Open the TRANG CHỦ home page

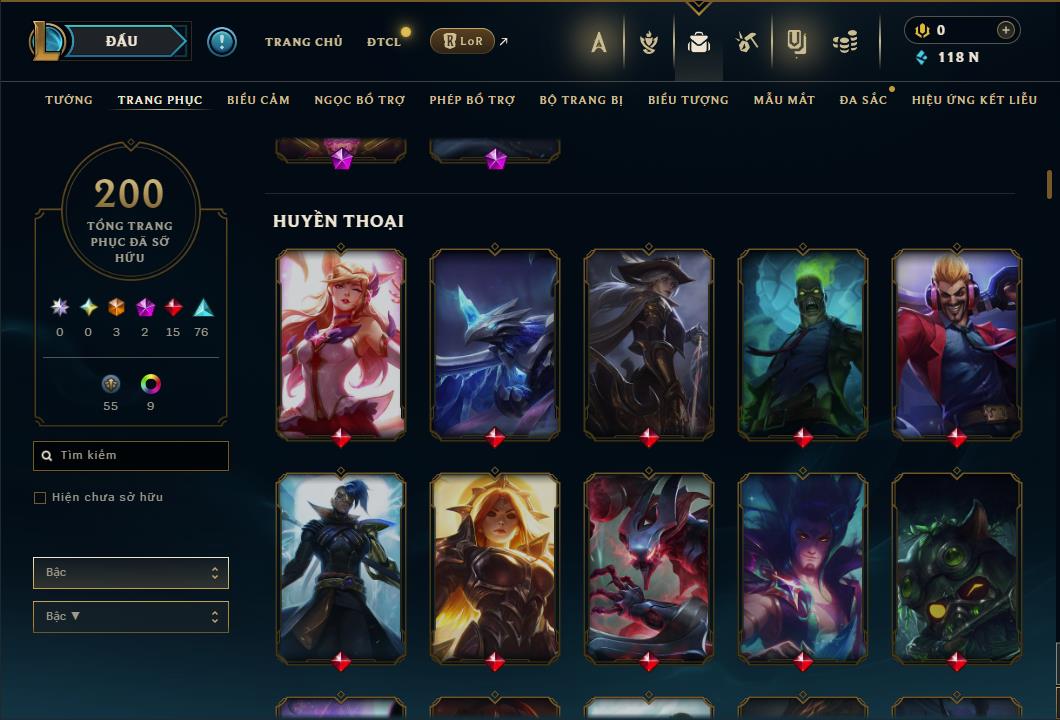click(303, 42)
